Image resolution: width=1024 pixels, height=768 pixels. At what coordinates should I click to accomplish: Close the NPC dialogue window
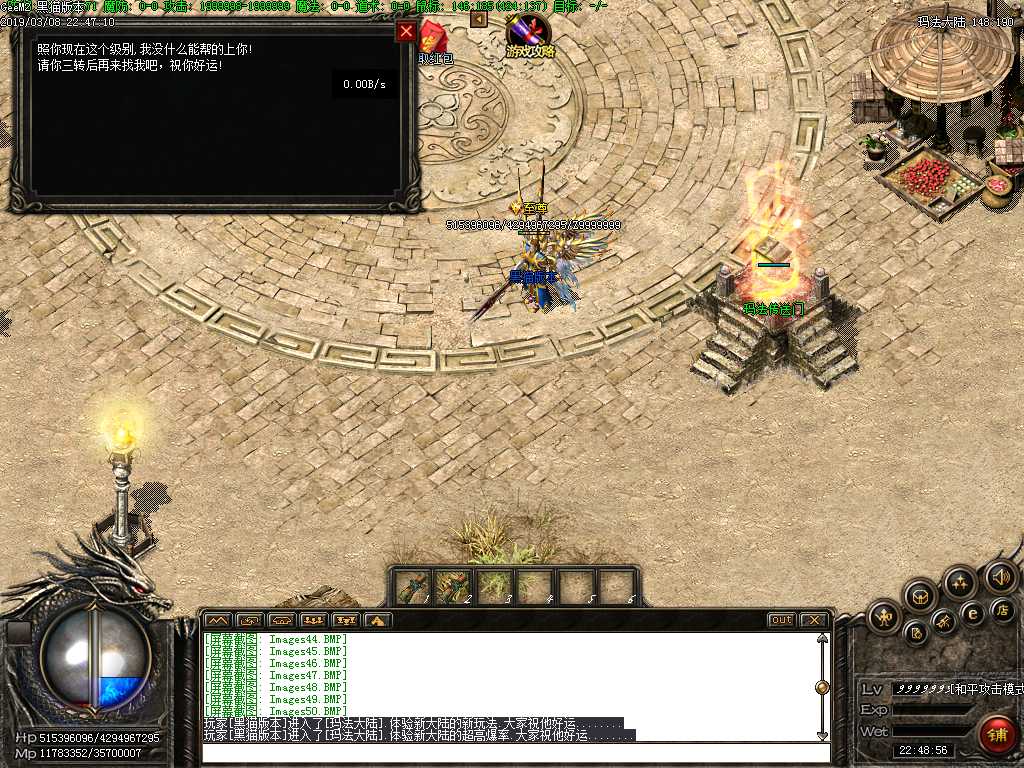tap(406, 32)
